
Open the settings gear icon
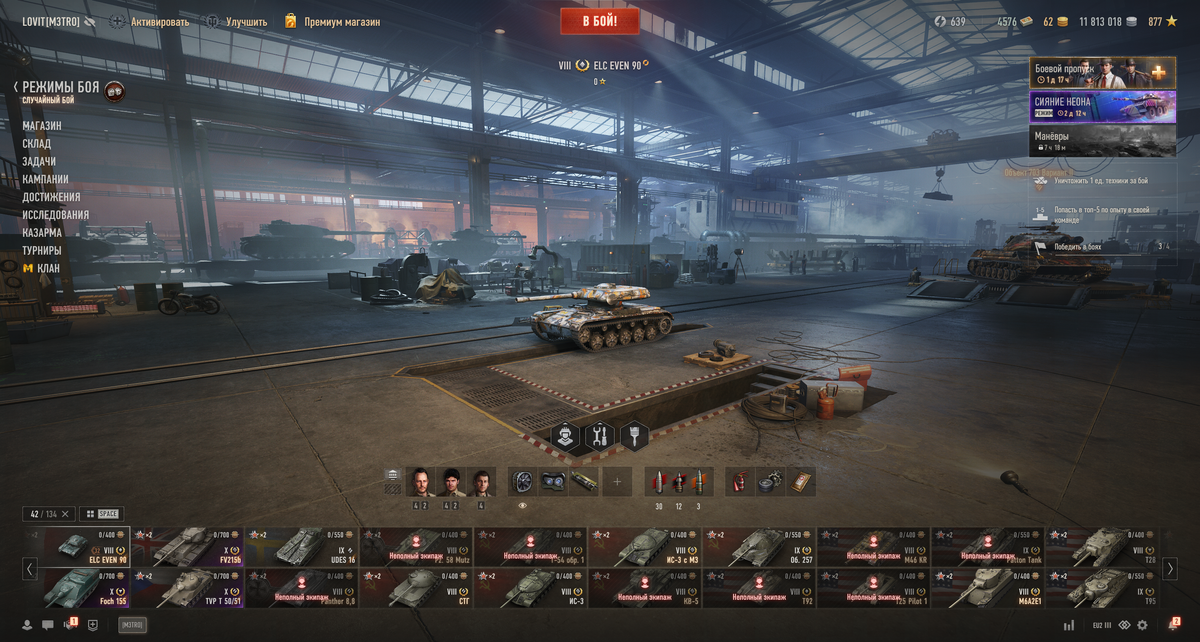click(x=1141, y=625)
